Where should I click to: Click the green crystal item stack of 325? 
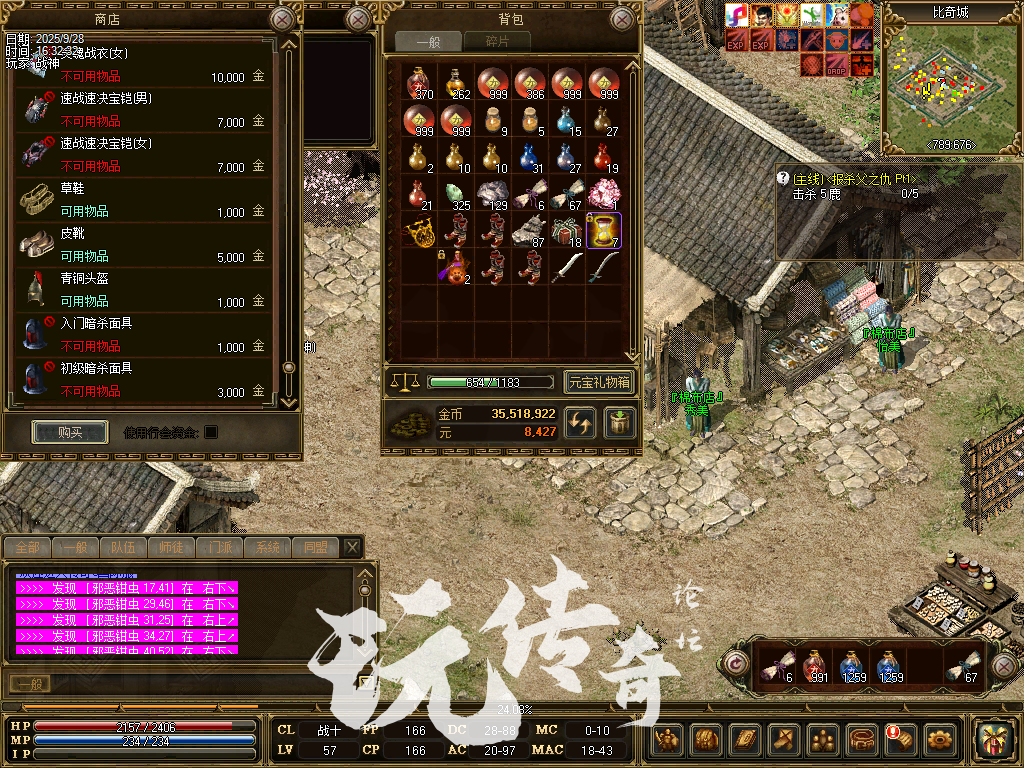point(455,193)
